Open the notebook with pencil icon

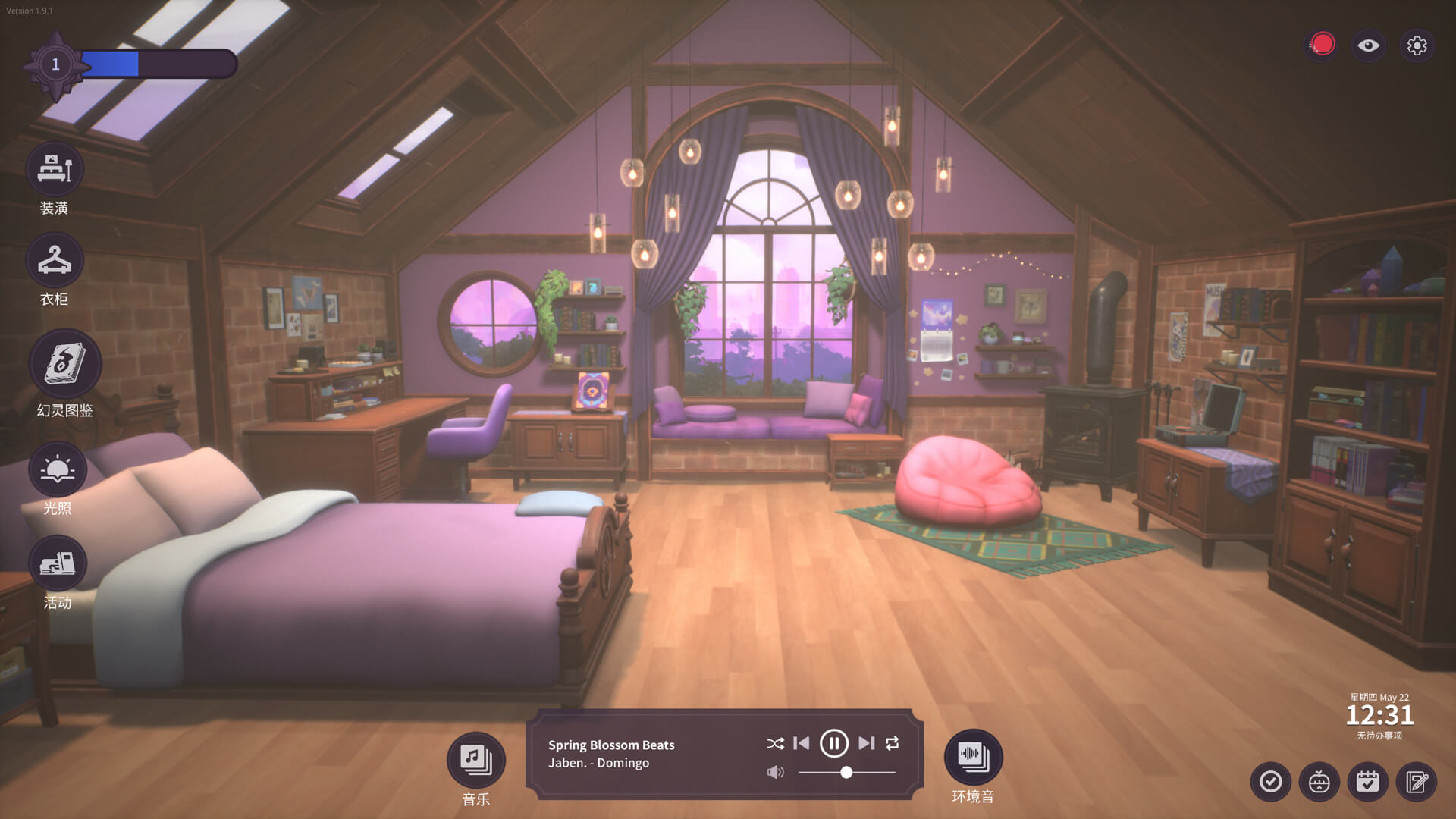(1416, 782)
